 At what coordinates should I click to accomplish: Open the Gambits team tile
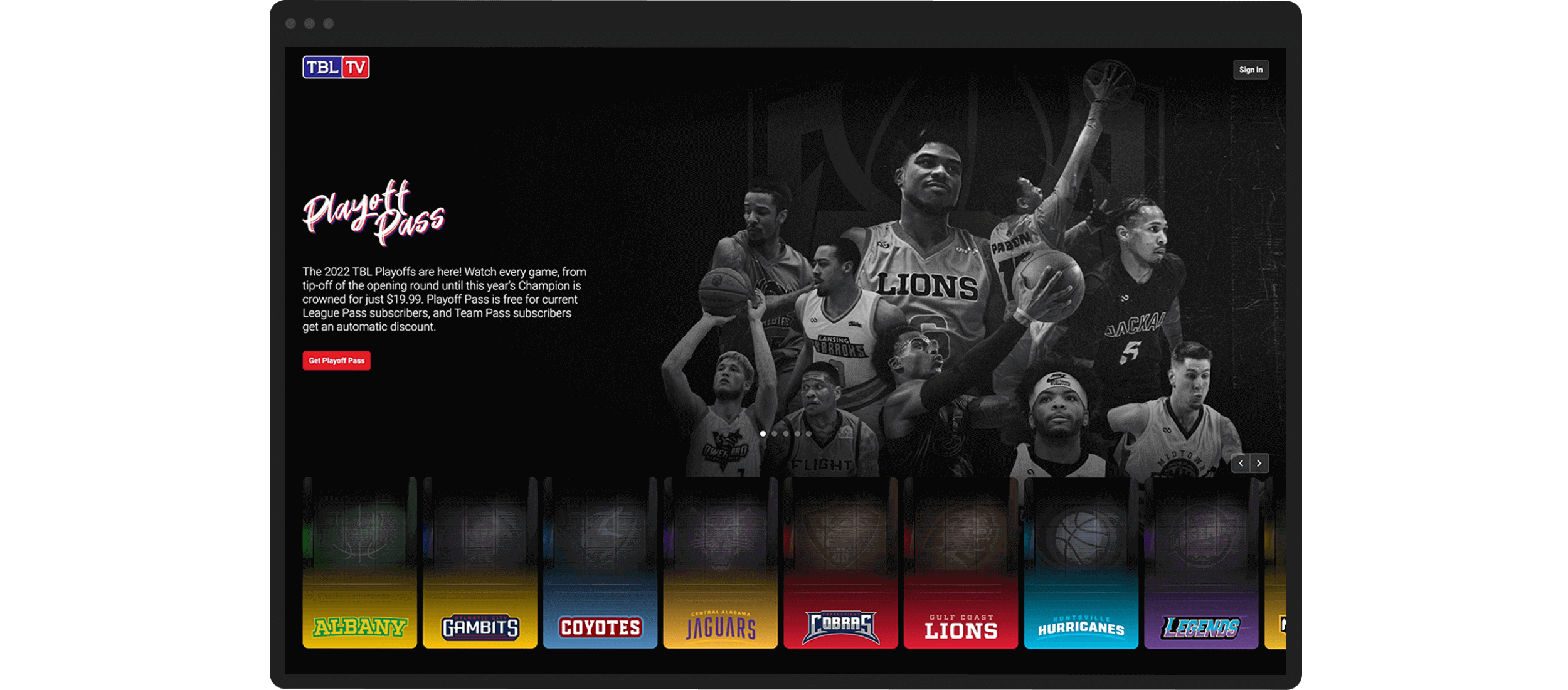[480, 563]
